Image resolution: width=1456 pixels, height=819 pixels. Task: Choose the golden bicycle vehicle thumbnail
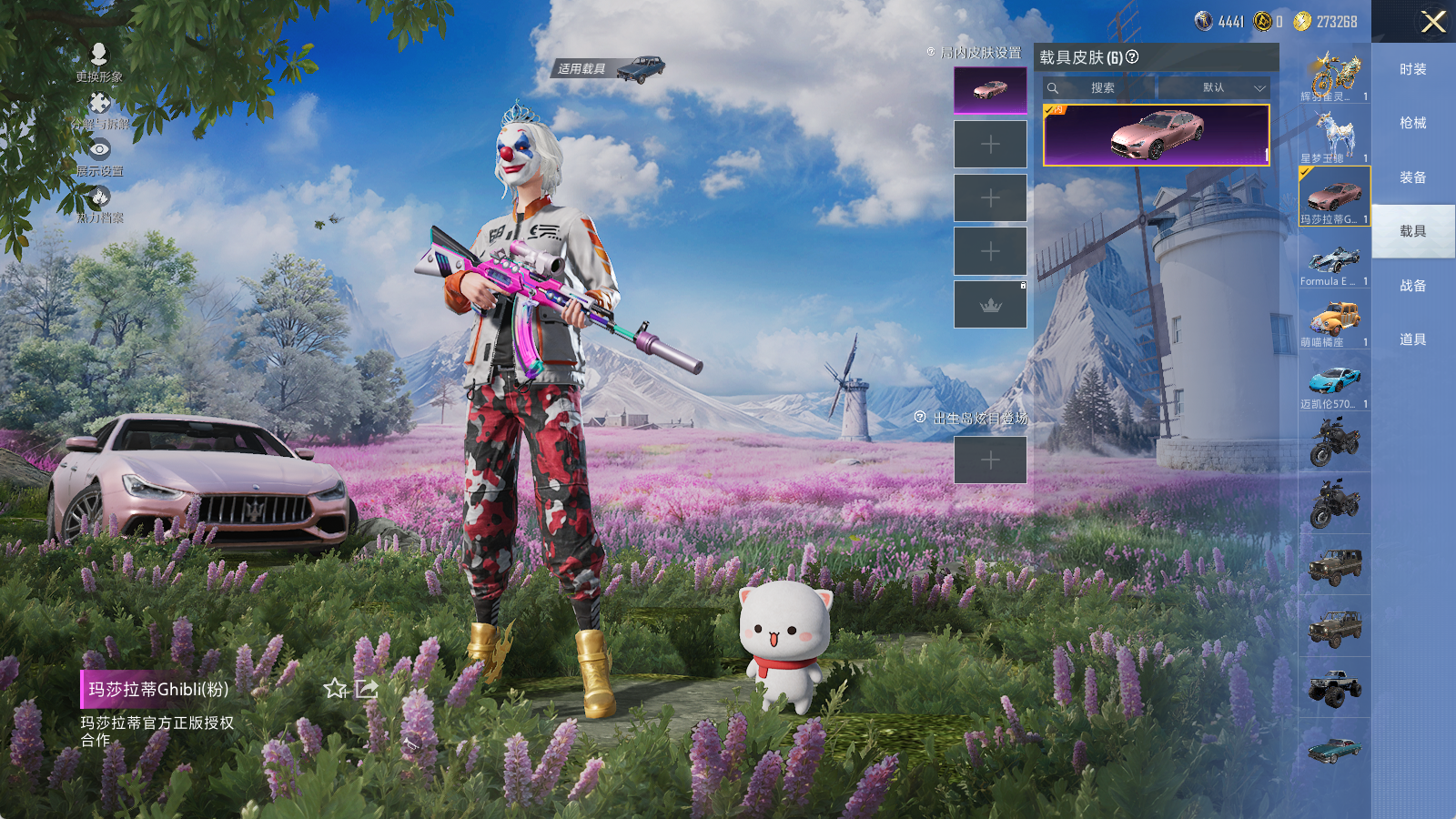1334,75
